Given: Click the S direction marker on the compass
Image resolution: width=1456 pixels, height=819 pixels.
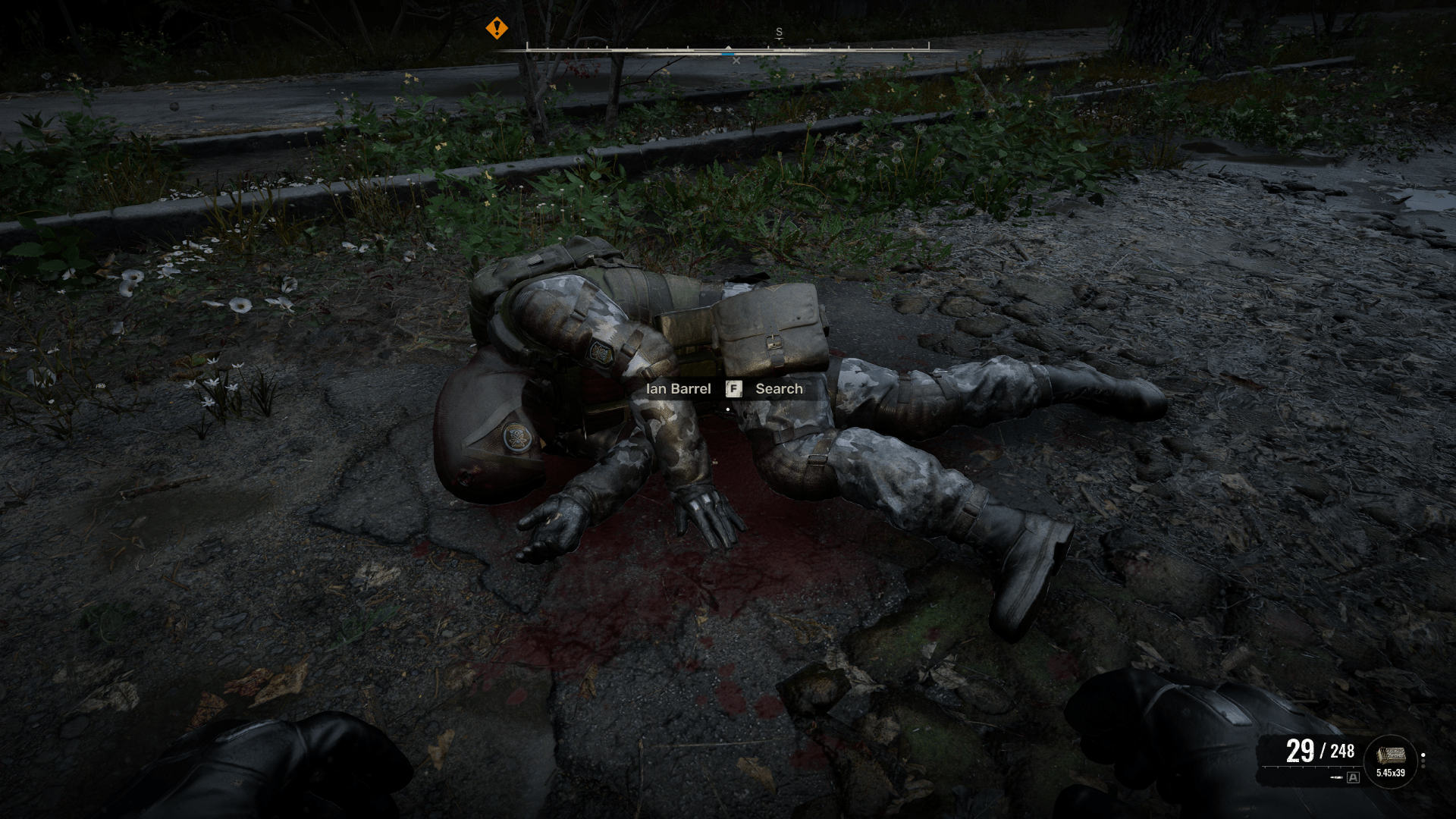Looking at the screenshot, I should (779, 32).
